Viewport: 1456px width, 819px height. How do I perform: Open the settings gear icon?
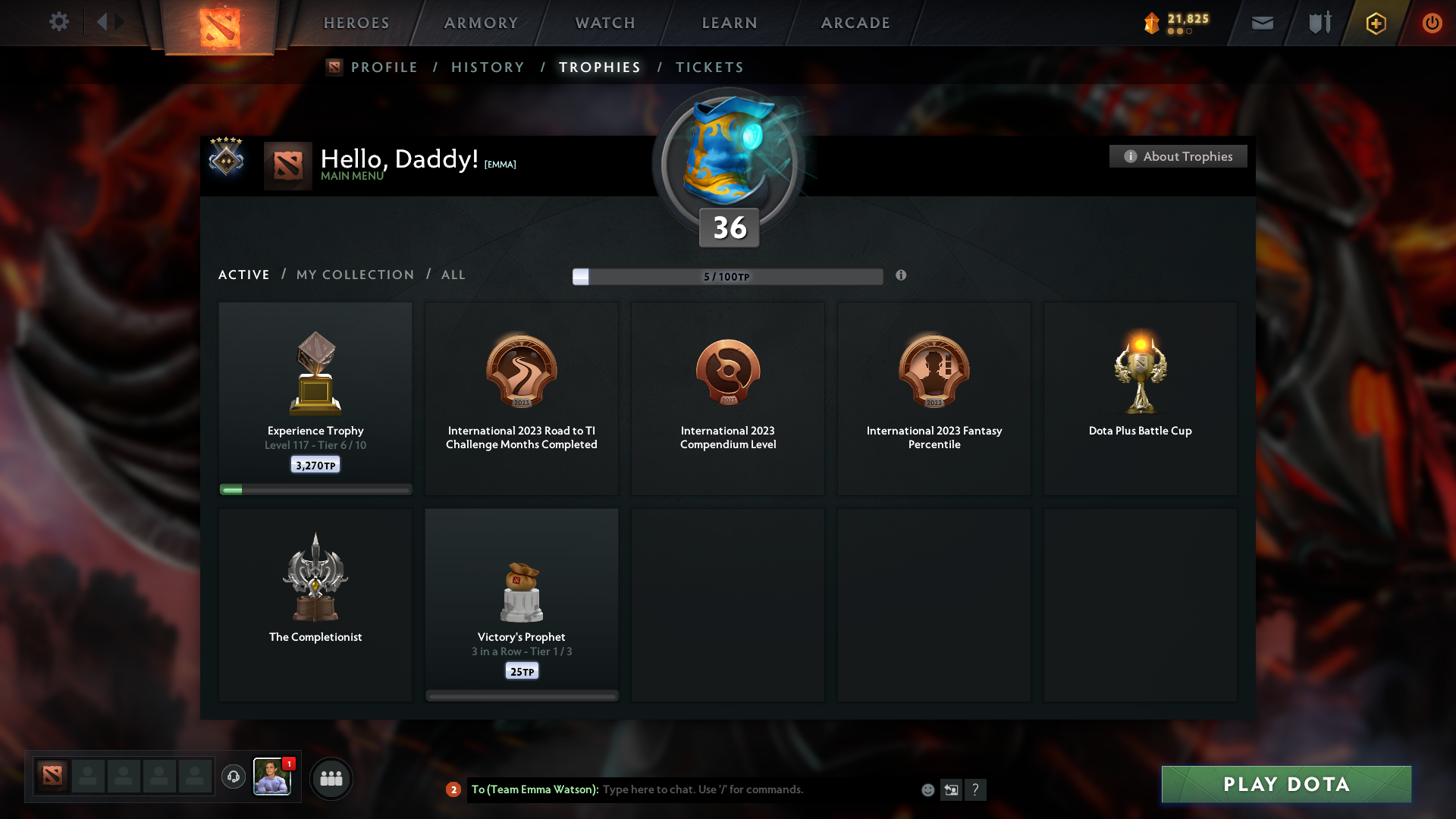59,22
